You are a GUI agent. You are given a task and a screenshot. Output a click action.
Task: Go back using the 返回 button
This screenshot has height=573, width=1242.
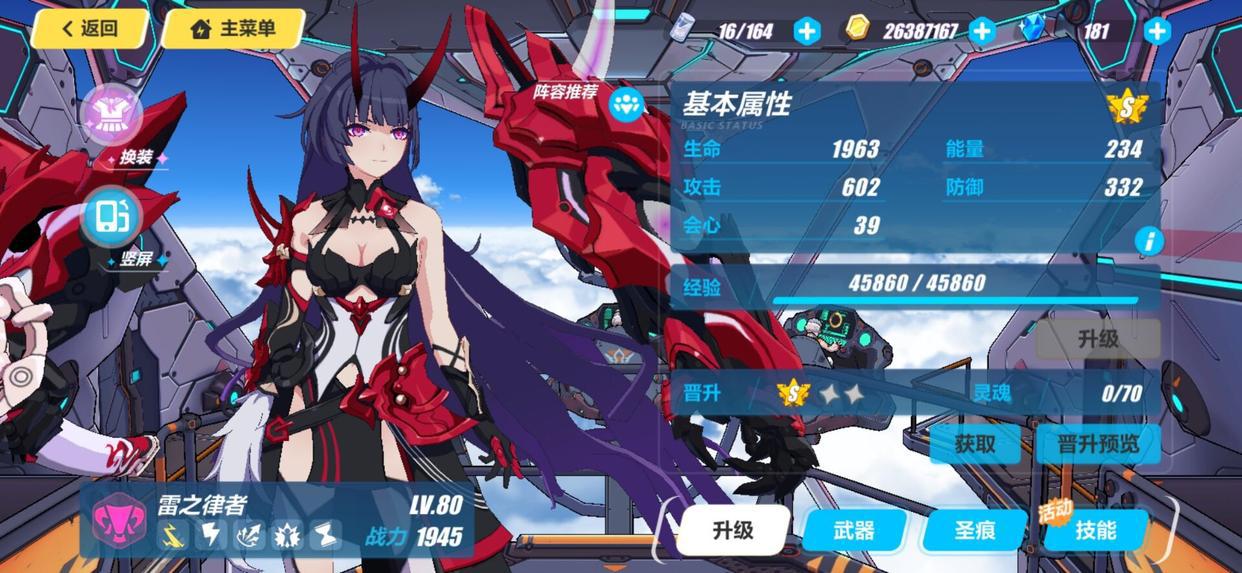(90, 28)
